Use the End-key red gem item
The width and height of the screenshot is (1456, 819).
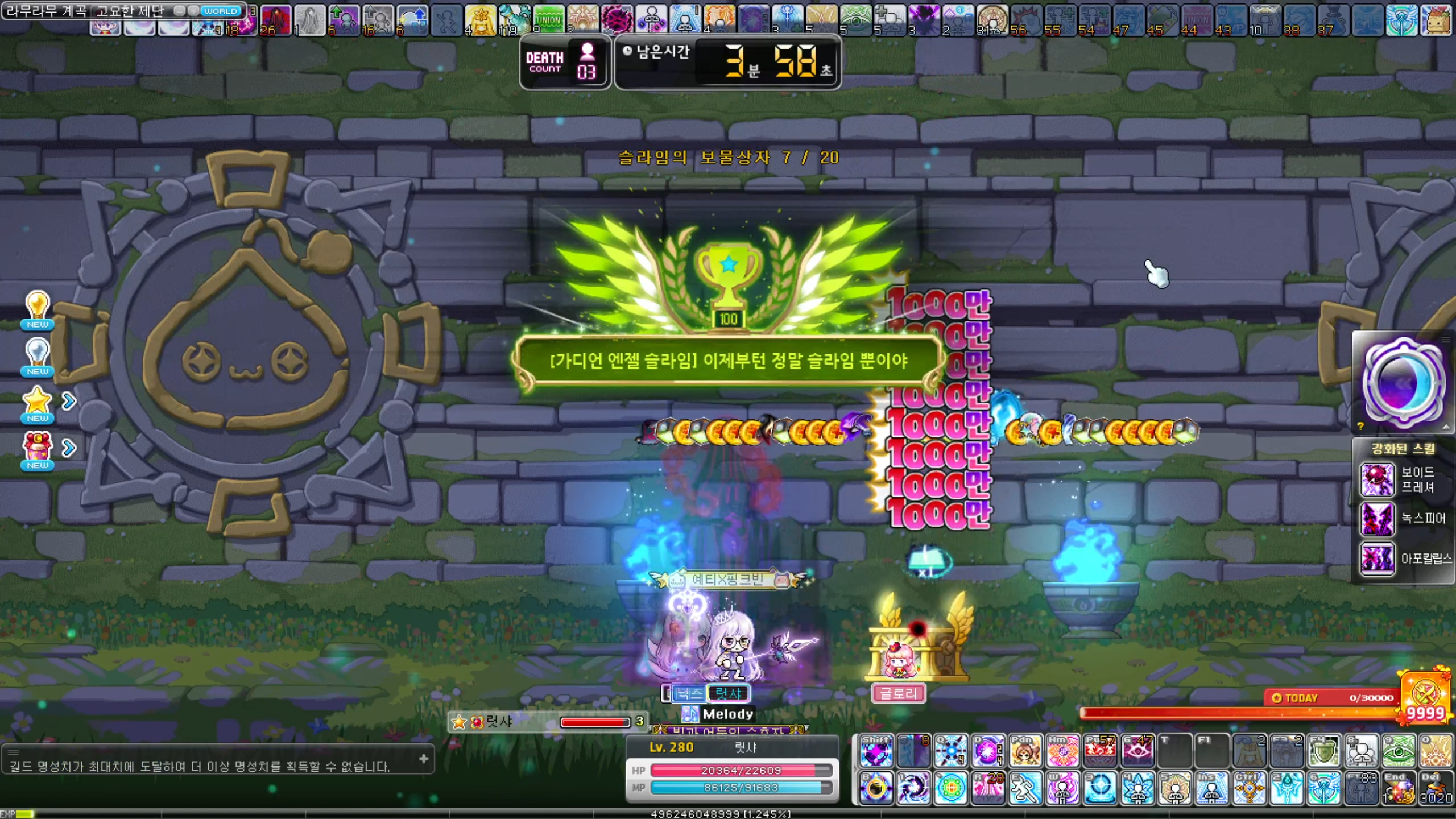1399,788
